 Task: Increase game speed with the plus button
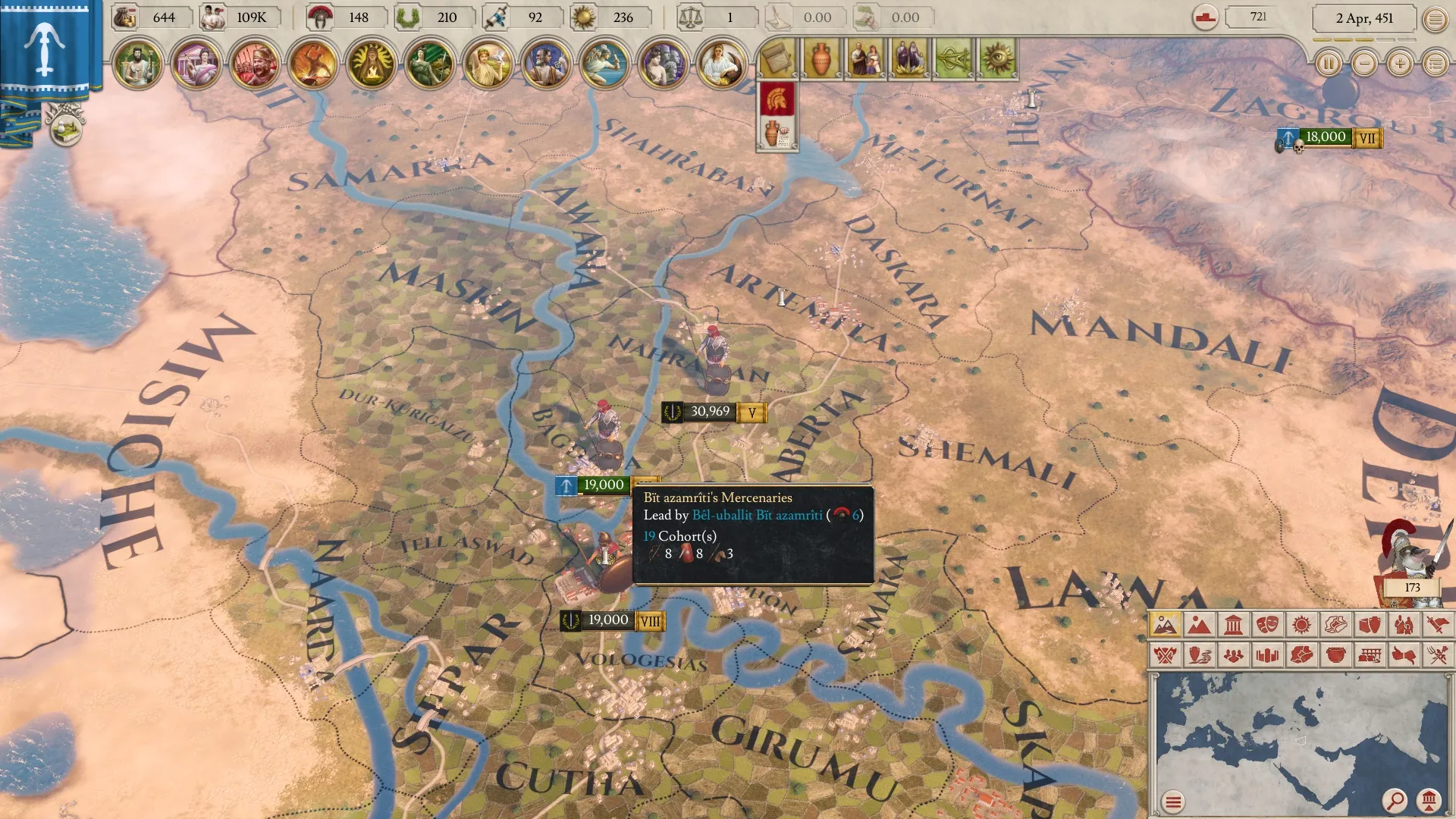[1400, 64]
